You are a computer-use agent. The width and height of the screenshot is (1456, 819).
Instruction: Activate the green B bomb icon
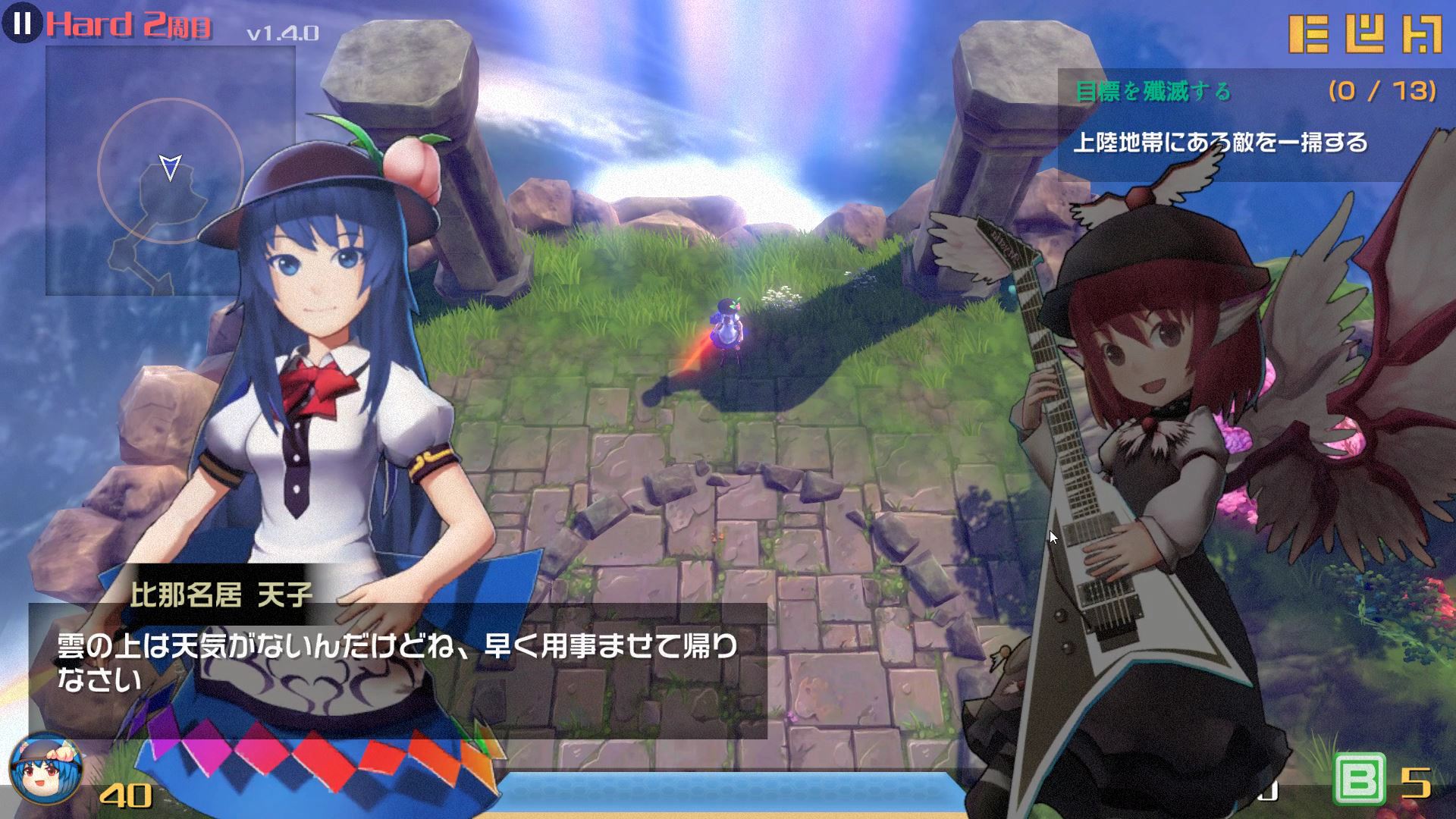click(1358, 779)
